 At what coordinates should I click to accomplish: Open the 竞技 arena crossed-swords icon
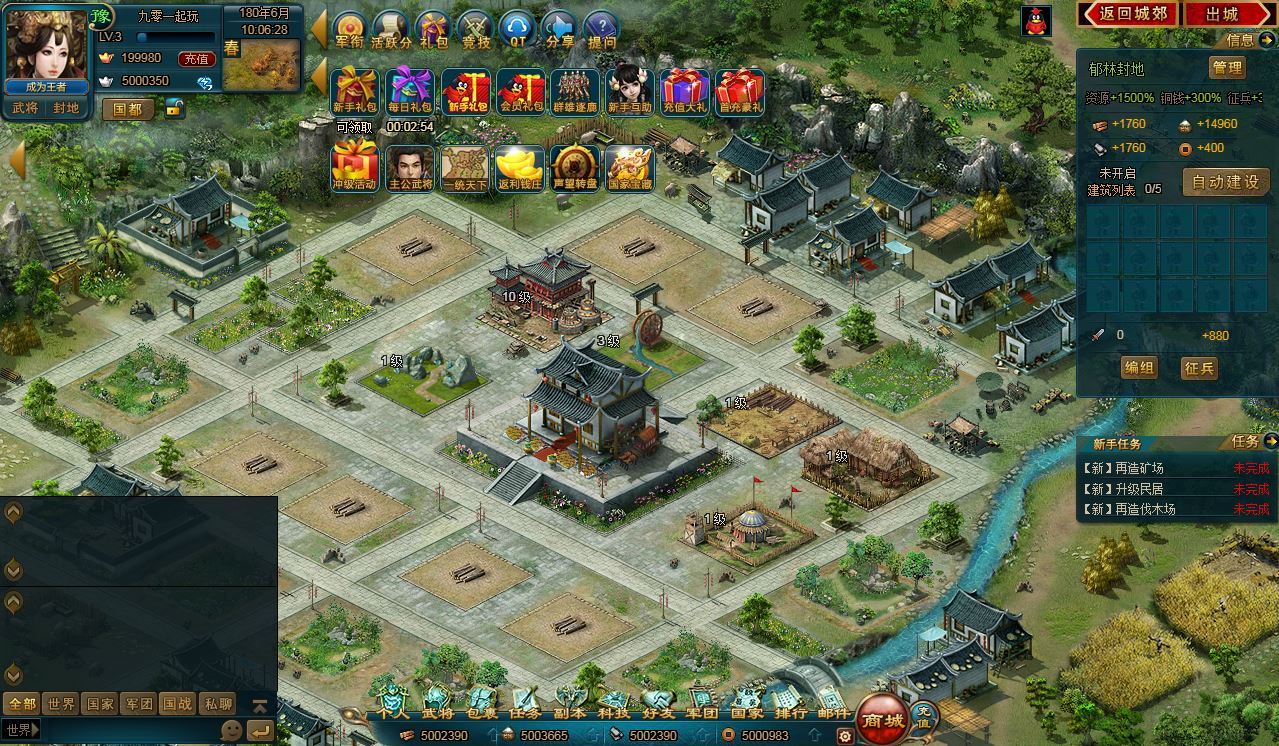tap(476, 29)
